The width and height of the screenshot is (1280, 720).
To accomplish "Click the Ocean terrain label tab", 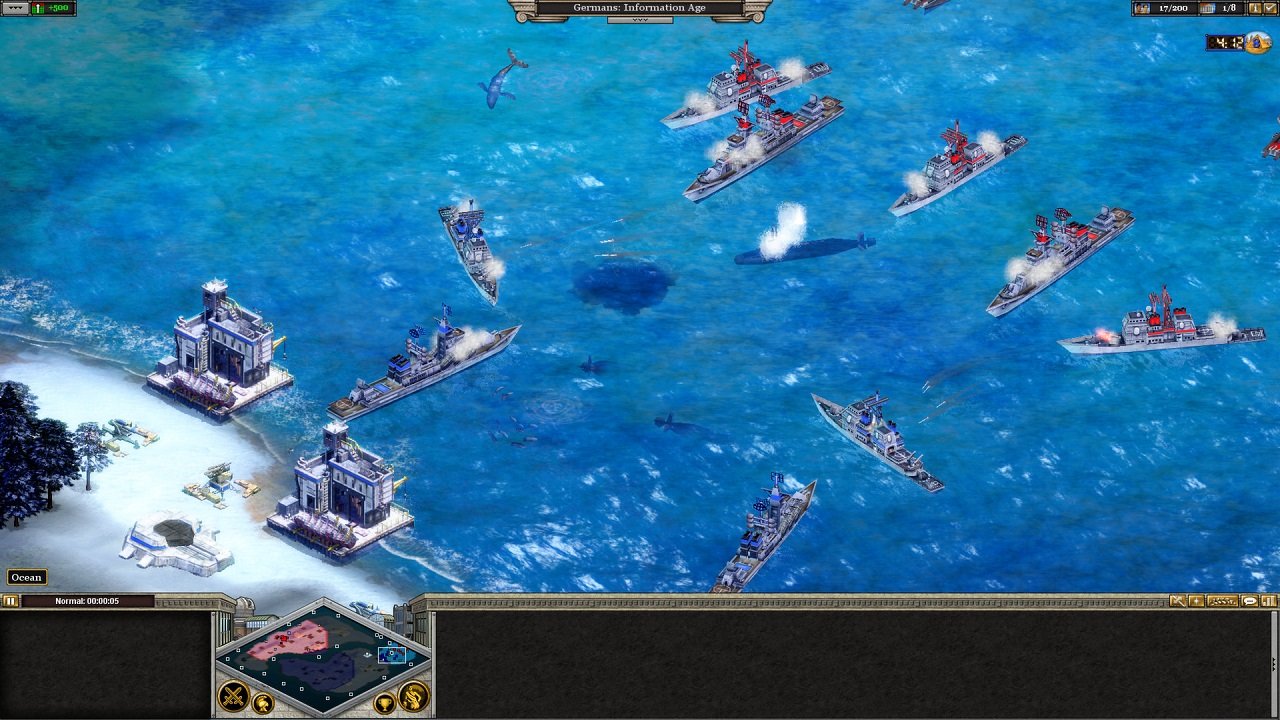I will tap(26, 577).
